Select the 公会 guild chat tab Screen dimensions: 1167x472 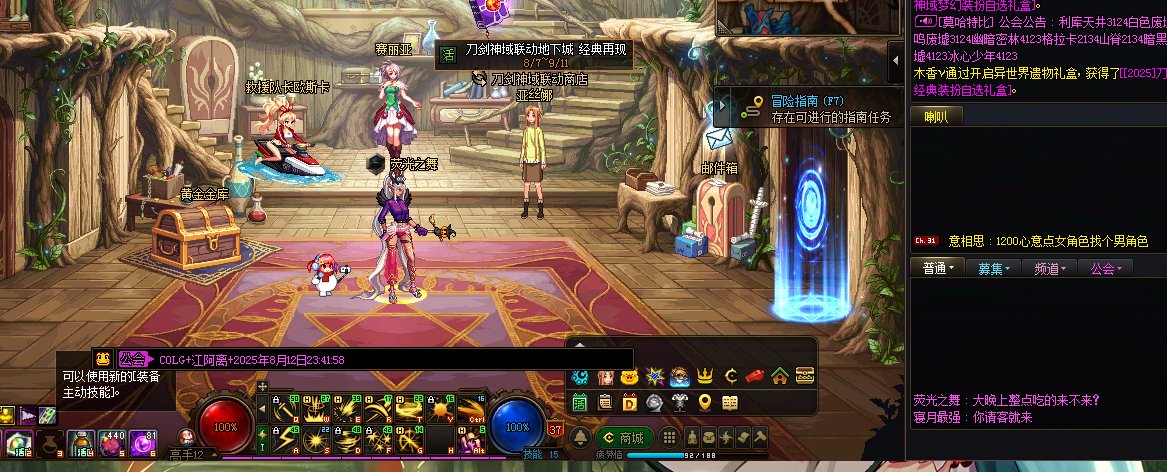(1105, 268)
